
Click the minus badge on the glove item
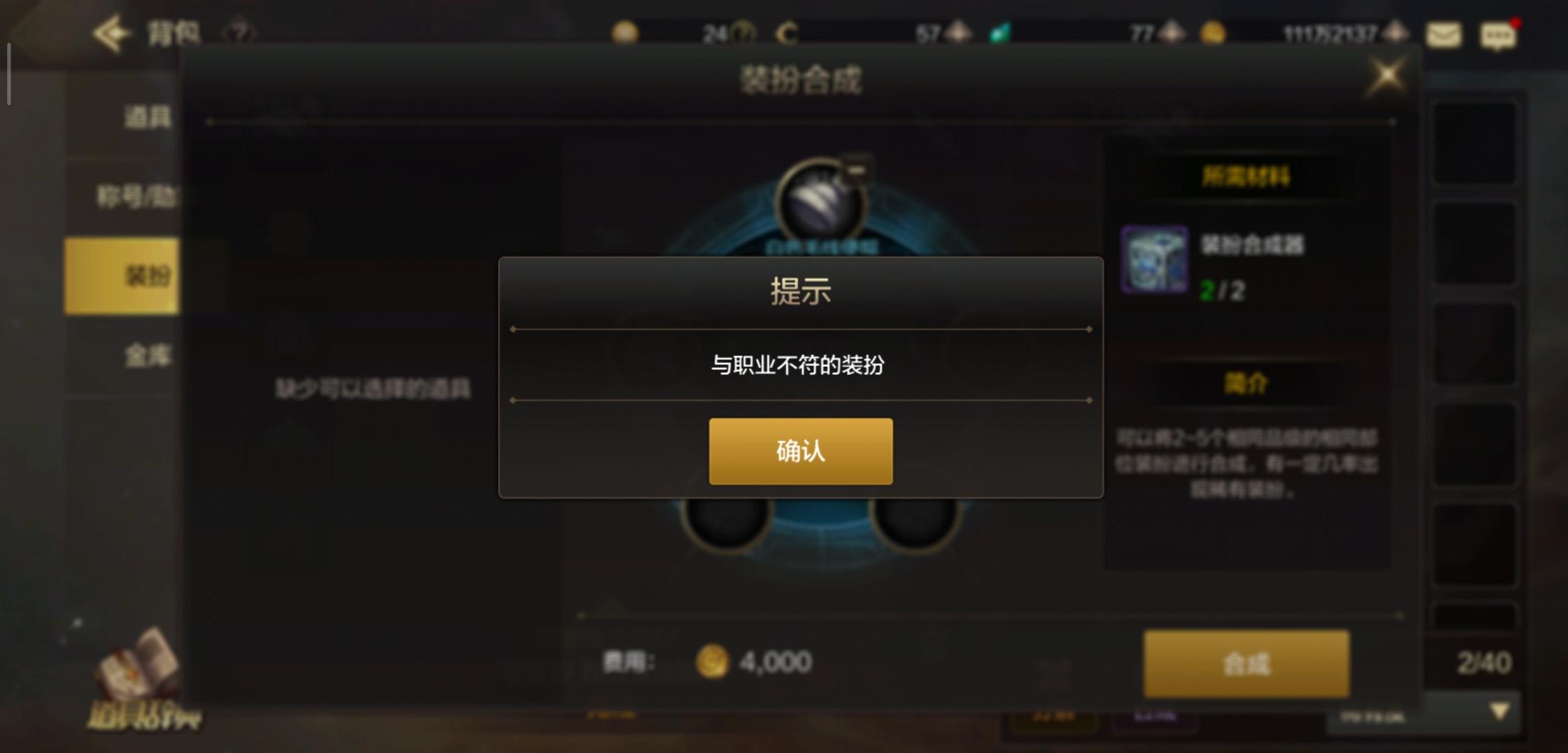(857, 169)
